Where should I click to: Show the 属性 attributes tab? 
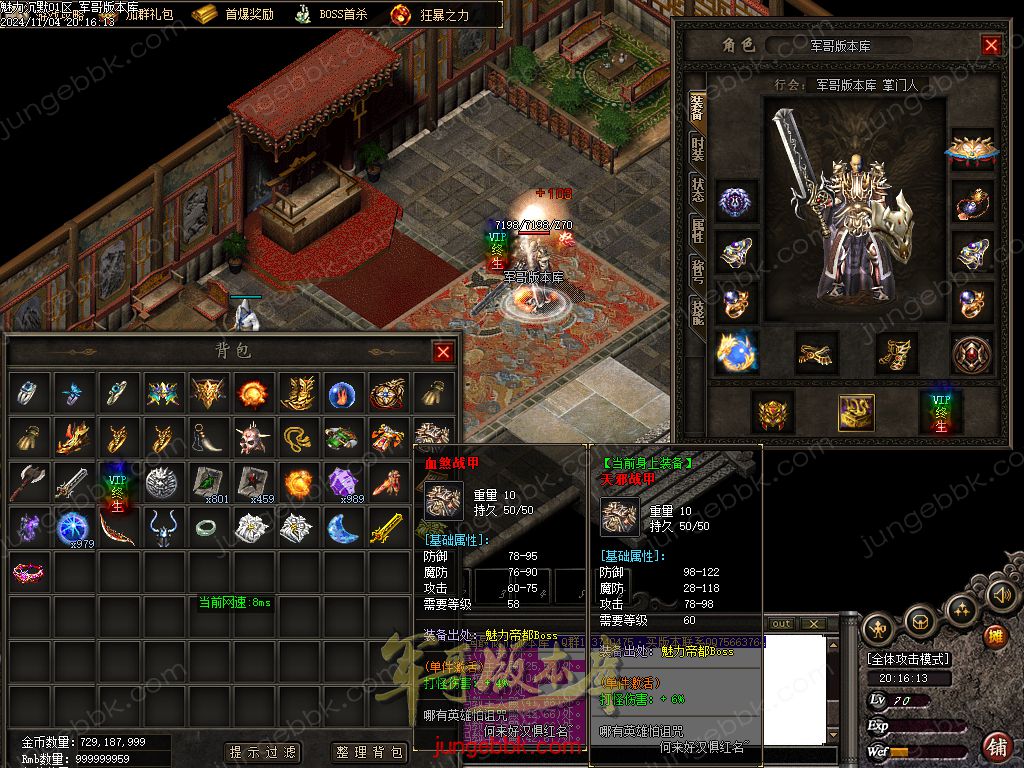pyautogui.click(x=697, y=229)
